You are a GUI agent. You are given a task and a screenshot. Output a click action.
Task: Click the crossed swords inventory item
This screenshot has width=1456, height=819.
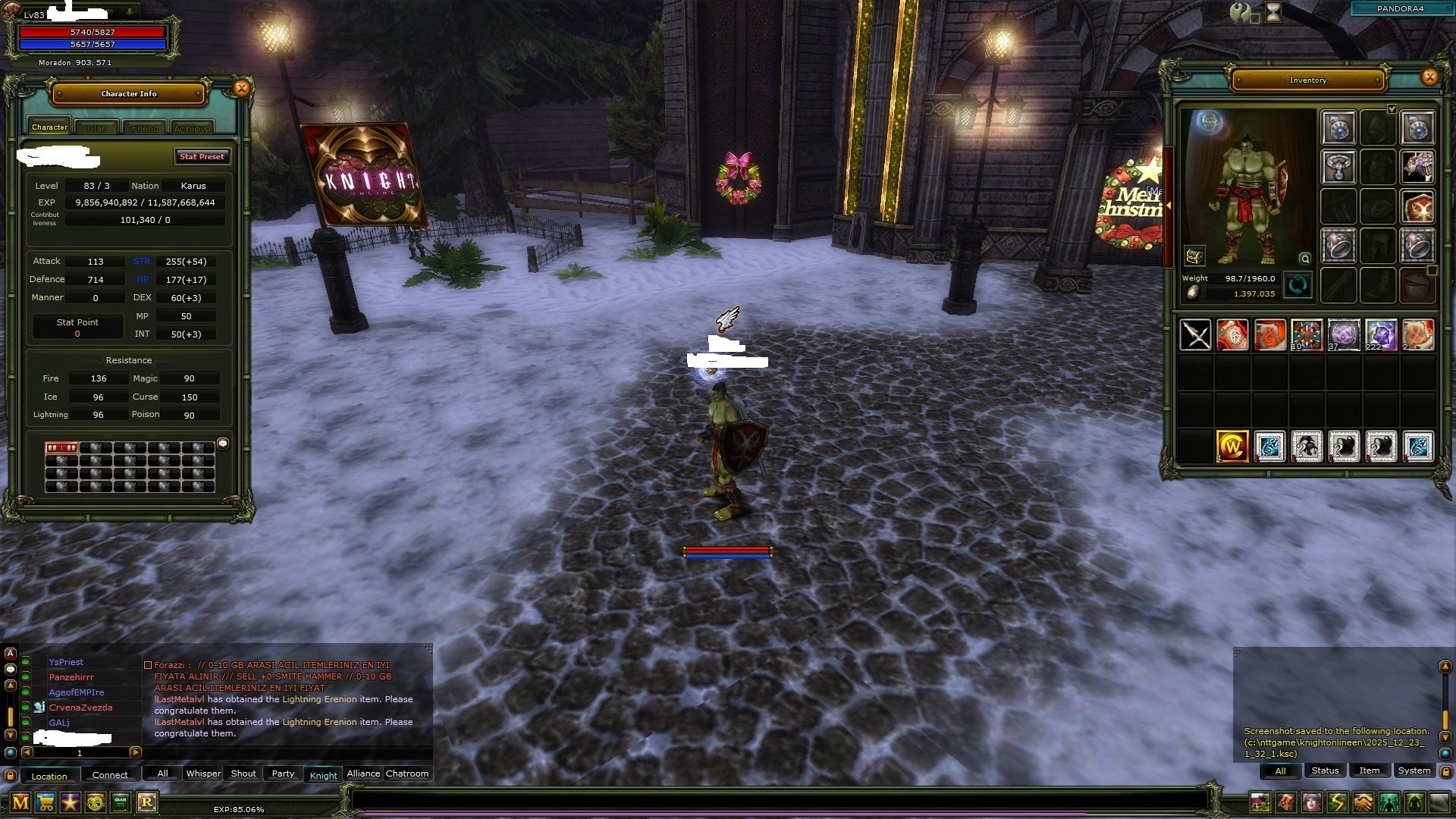[x=1196, y=334]
